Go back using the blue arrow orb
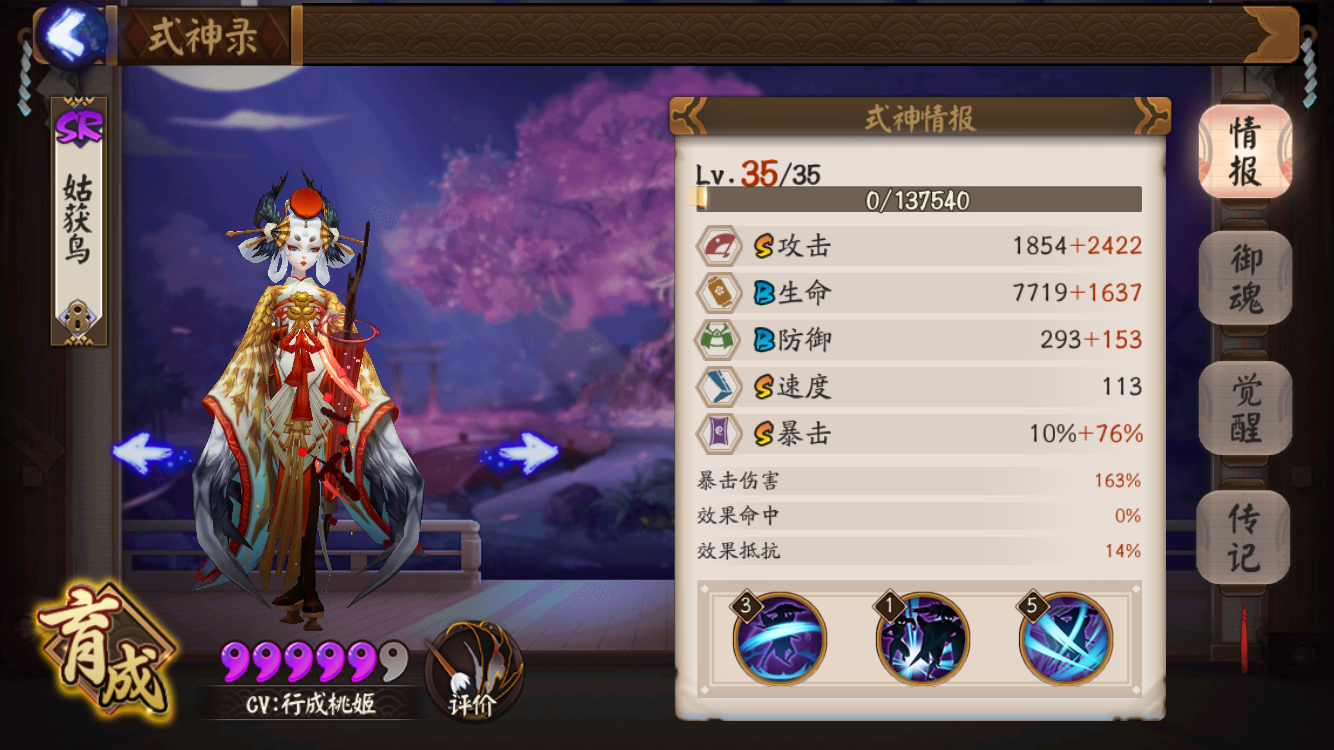1334x750 pixels. tap(71, 35)
